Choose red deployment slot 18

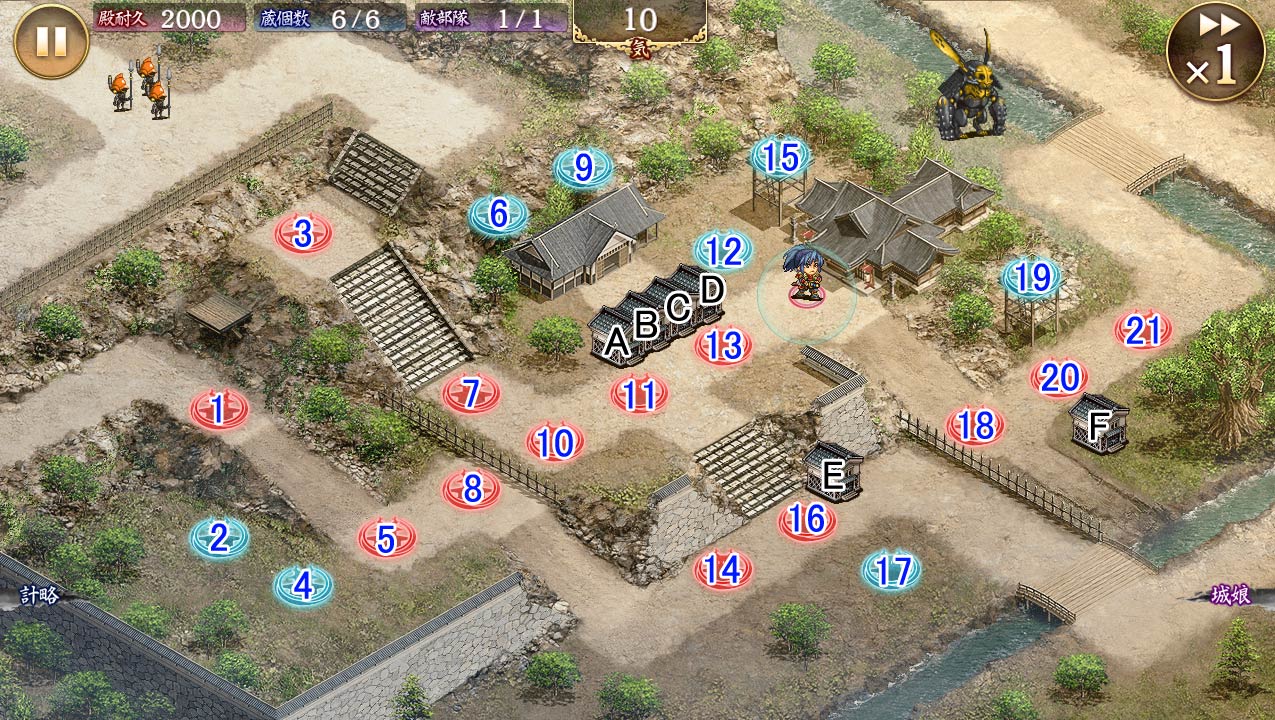975,426
